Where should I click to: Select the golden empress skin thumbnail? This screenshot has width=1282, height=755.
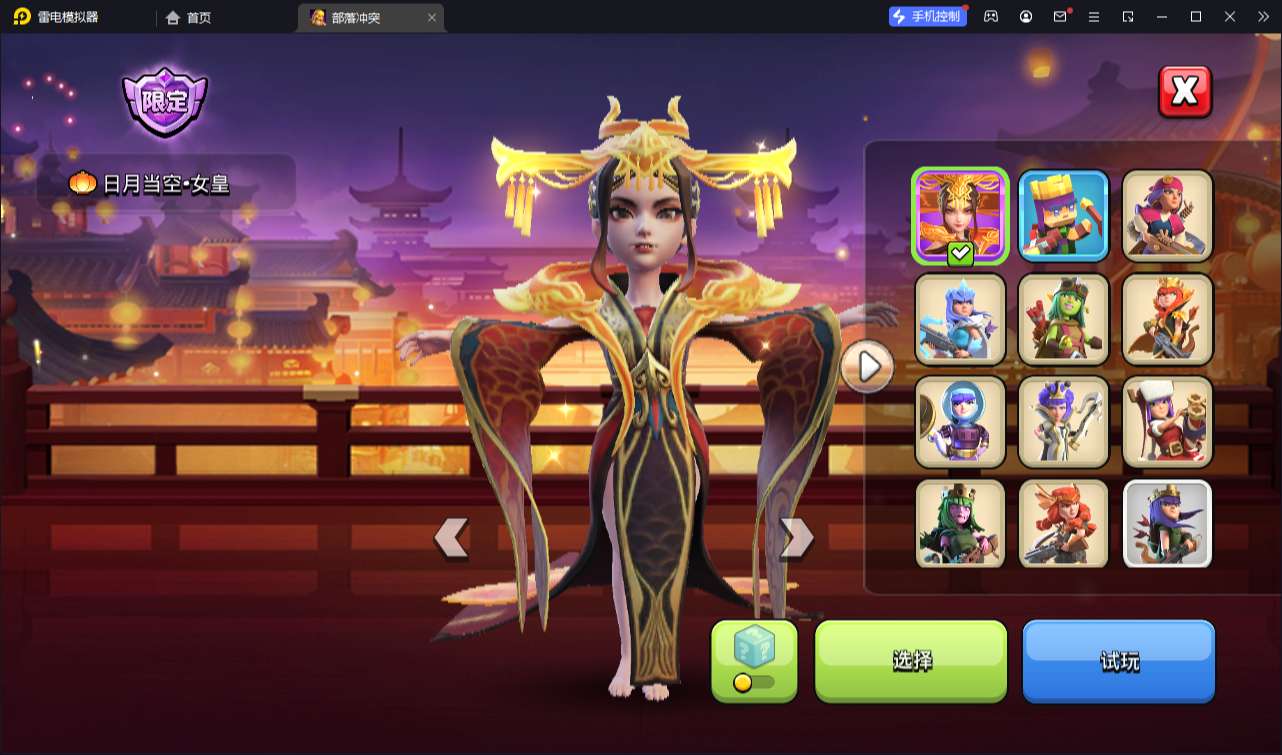[960, 213]
